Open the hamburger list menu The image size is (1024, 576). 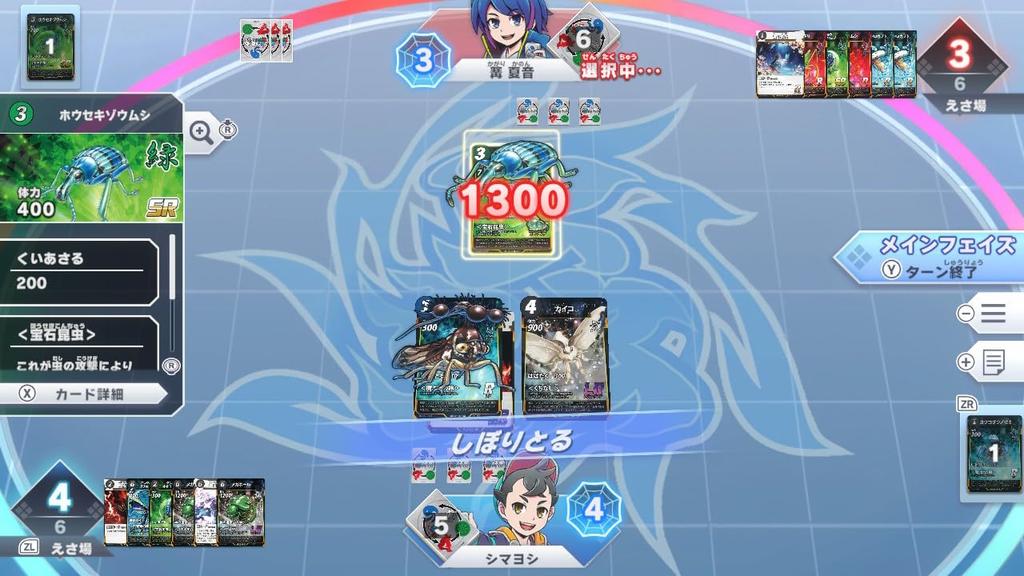[991, 313]
